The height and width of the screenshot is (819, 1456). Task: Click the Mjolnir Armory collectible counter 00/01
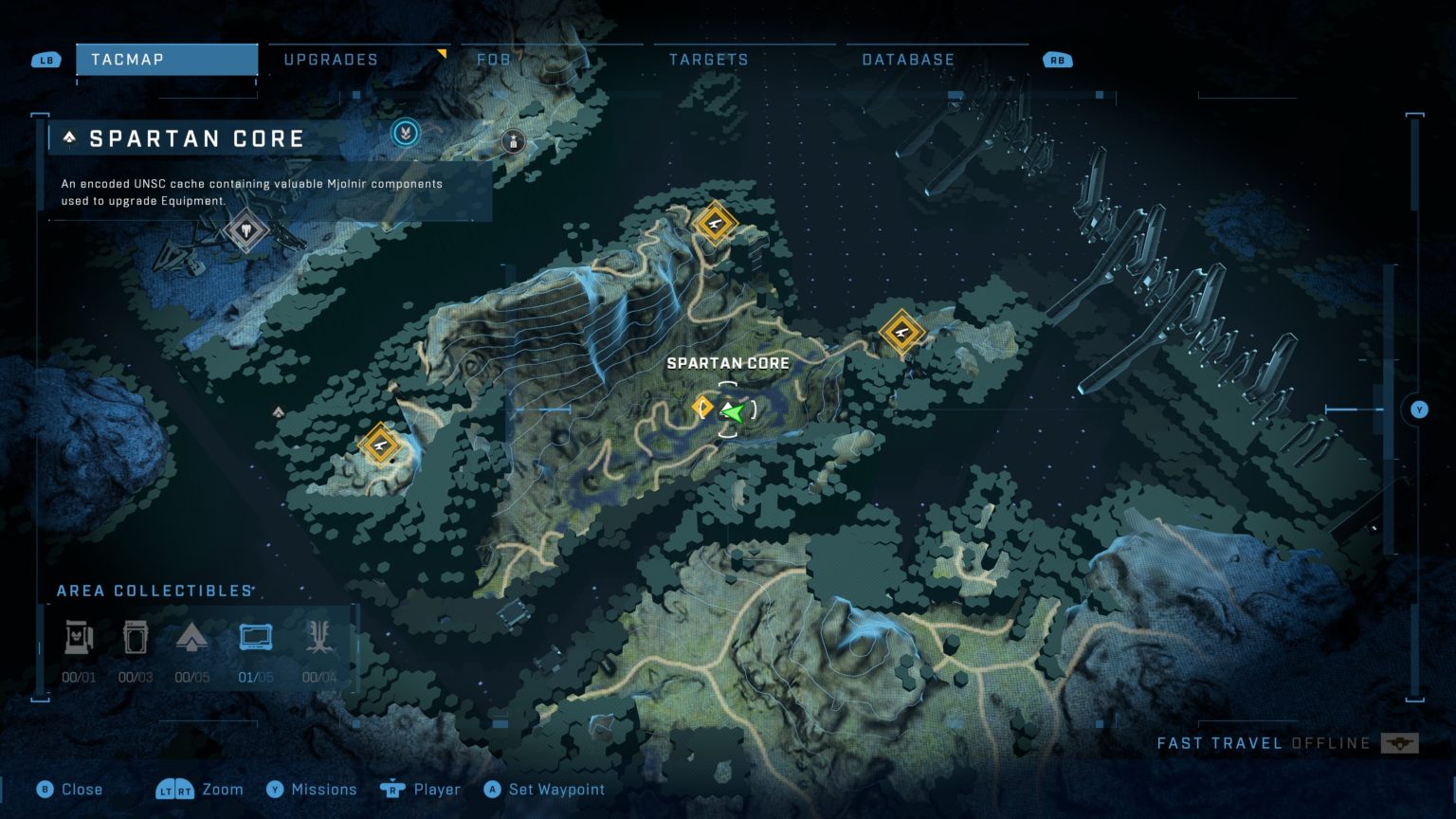point(79,637)
